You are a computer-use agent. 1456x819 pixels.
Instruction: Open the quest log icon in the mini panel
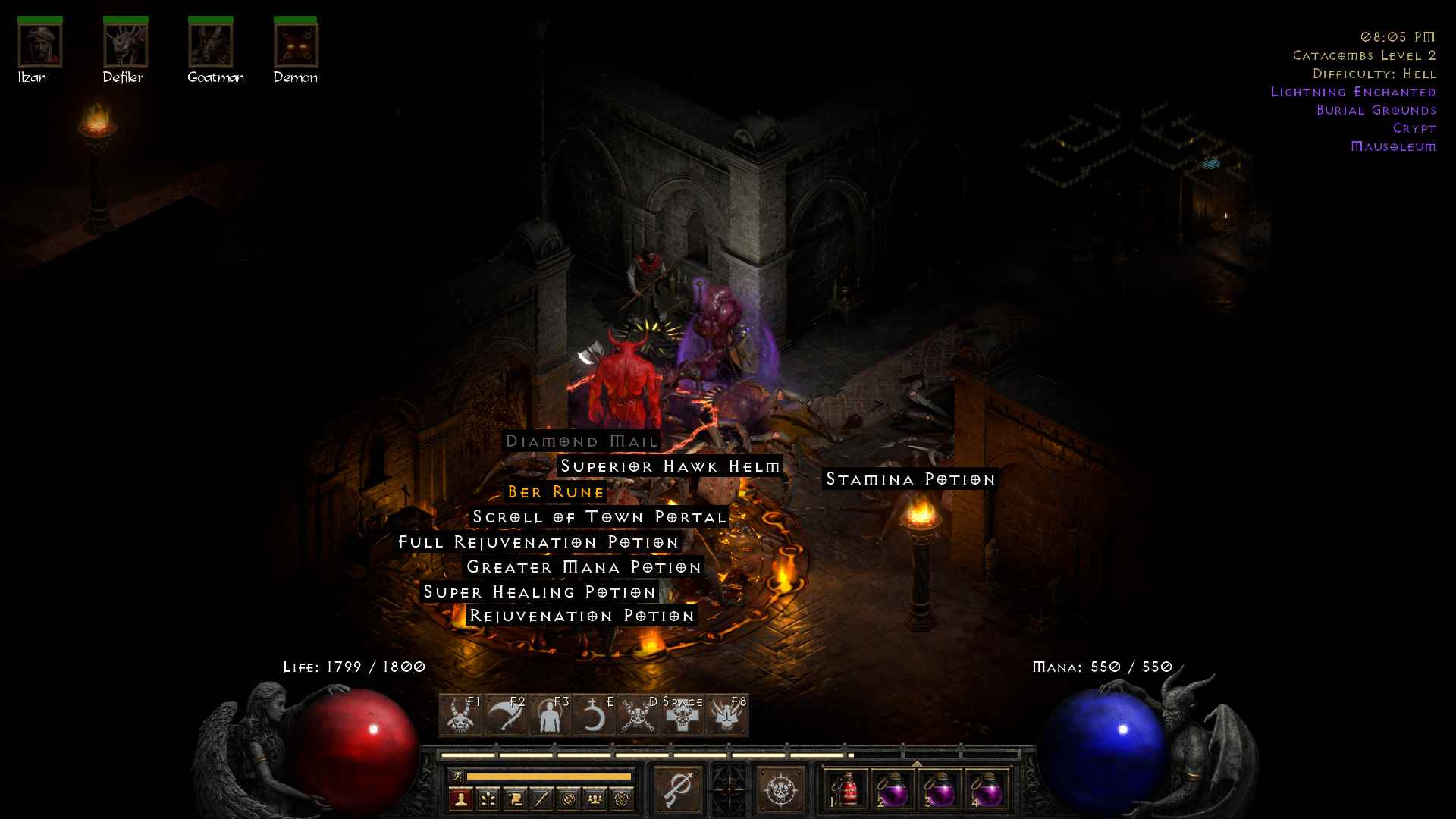click(x=515, y=799)
